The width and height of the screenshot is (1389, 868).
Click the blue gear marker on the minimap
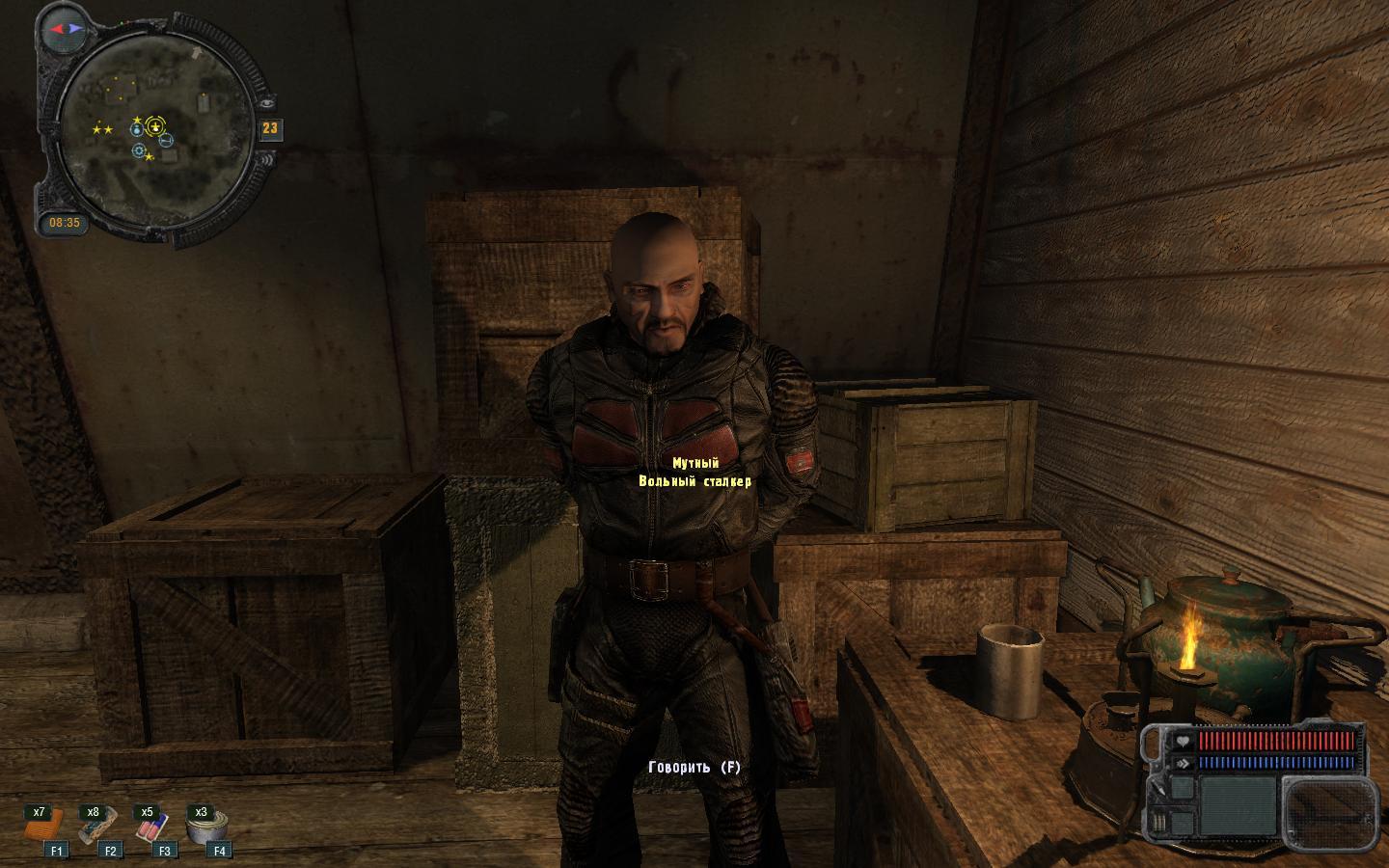click(x=138, y=151)
